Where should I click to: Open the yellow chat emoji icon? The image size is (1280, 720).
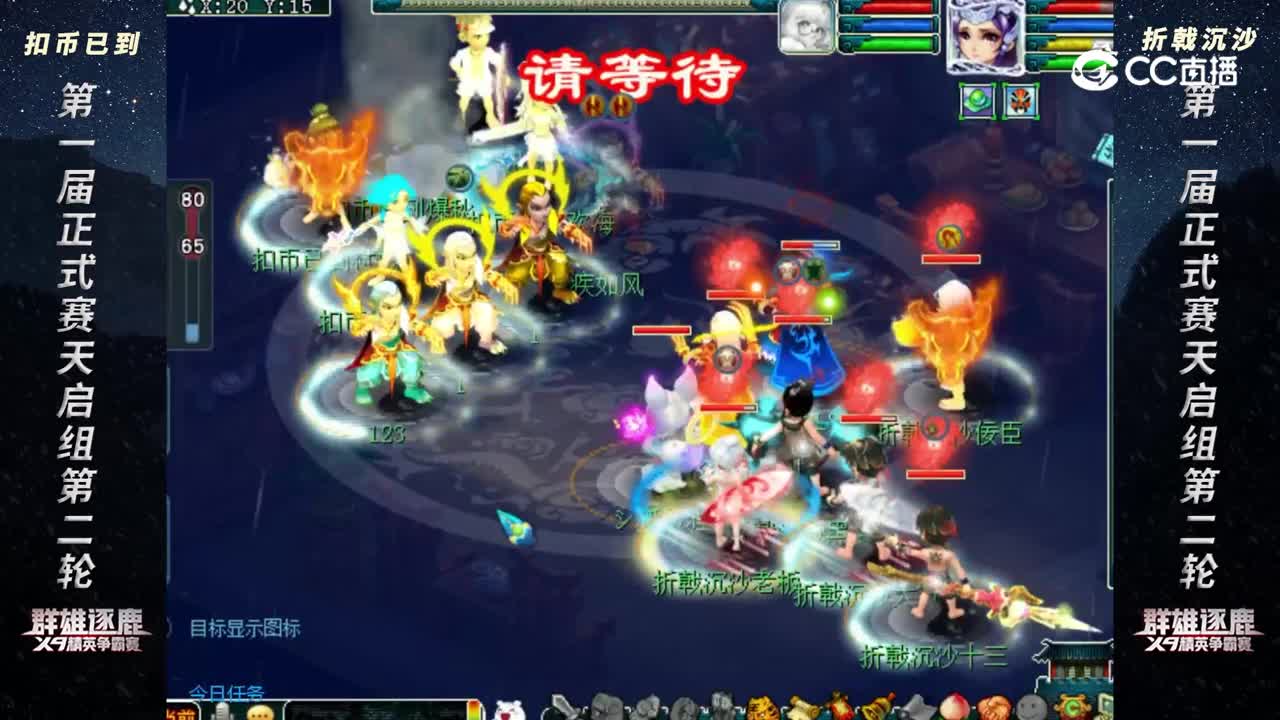[258, 711]
